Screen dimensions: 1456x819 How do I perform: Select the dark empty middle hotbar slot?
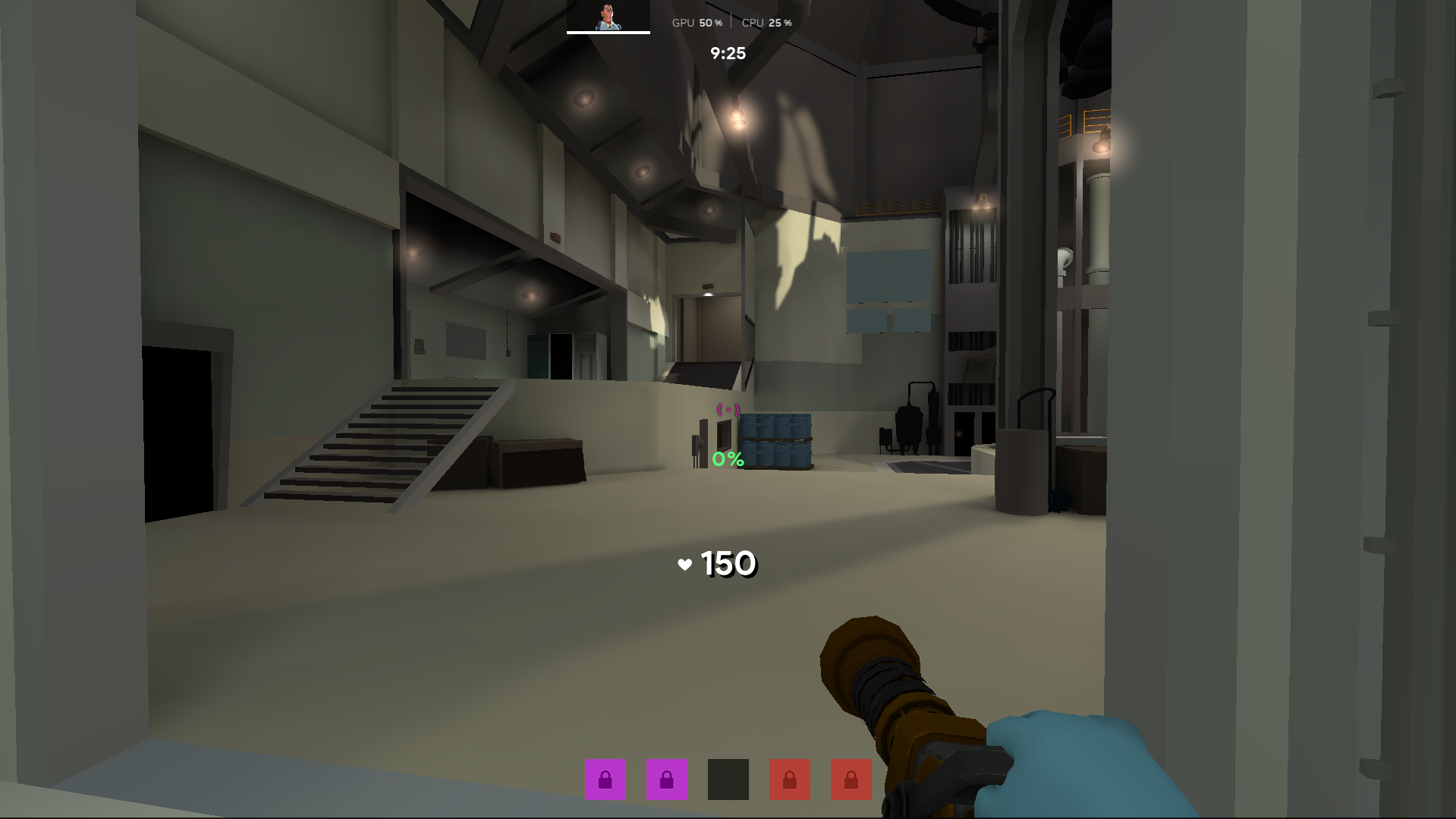[727, 780]
